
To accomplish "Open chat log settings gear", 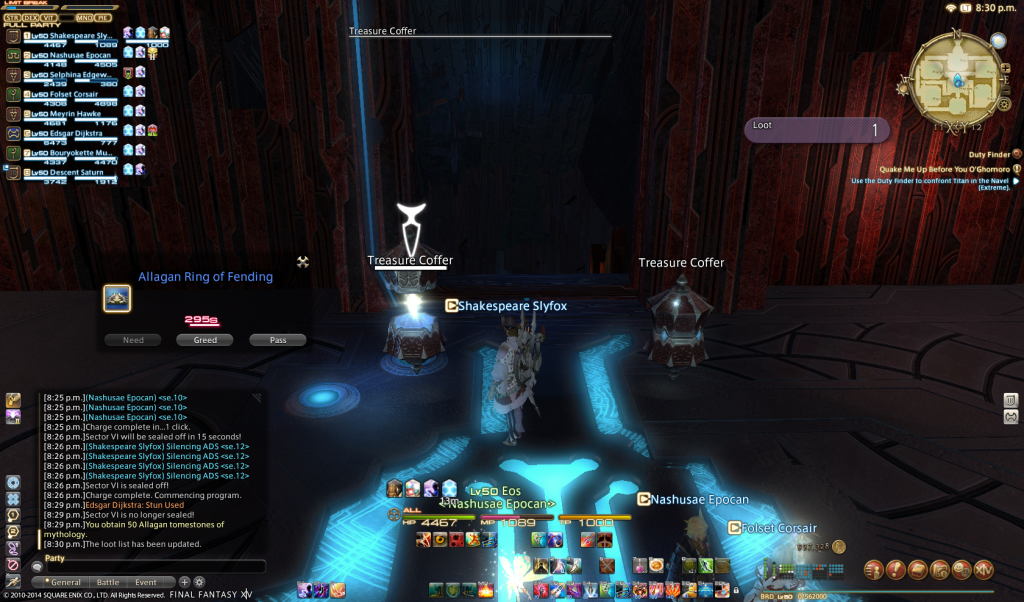I will (x=199, y=582).
